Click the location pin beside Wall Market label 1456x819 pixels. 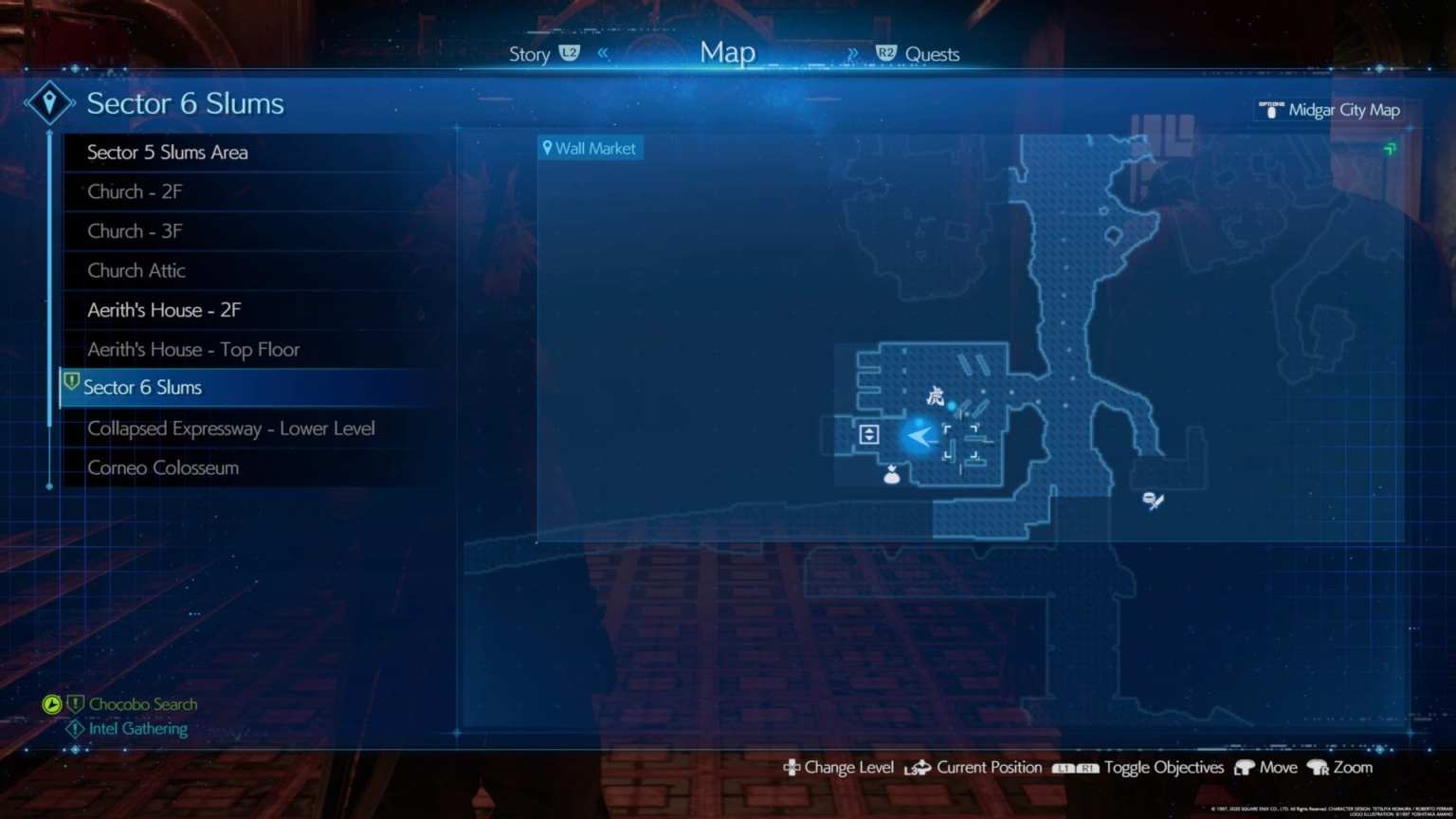548,148
